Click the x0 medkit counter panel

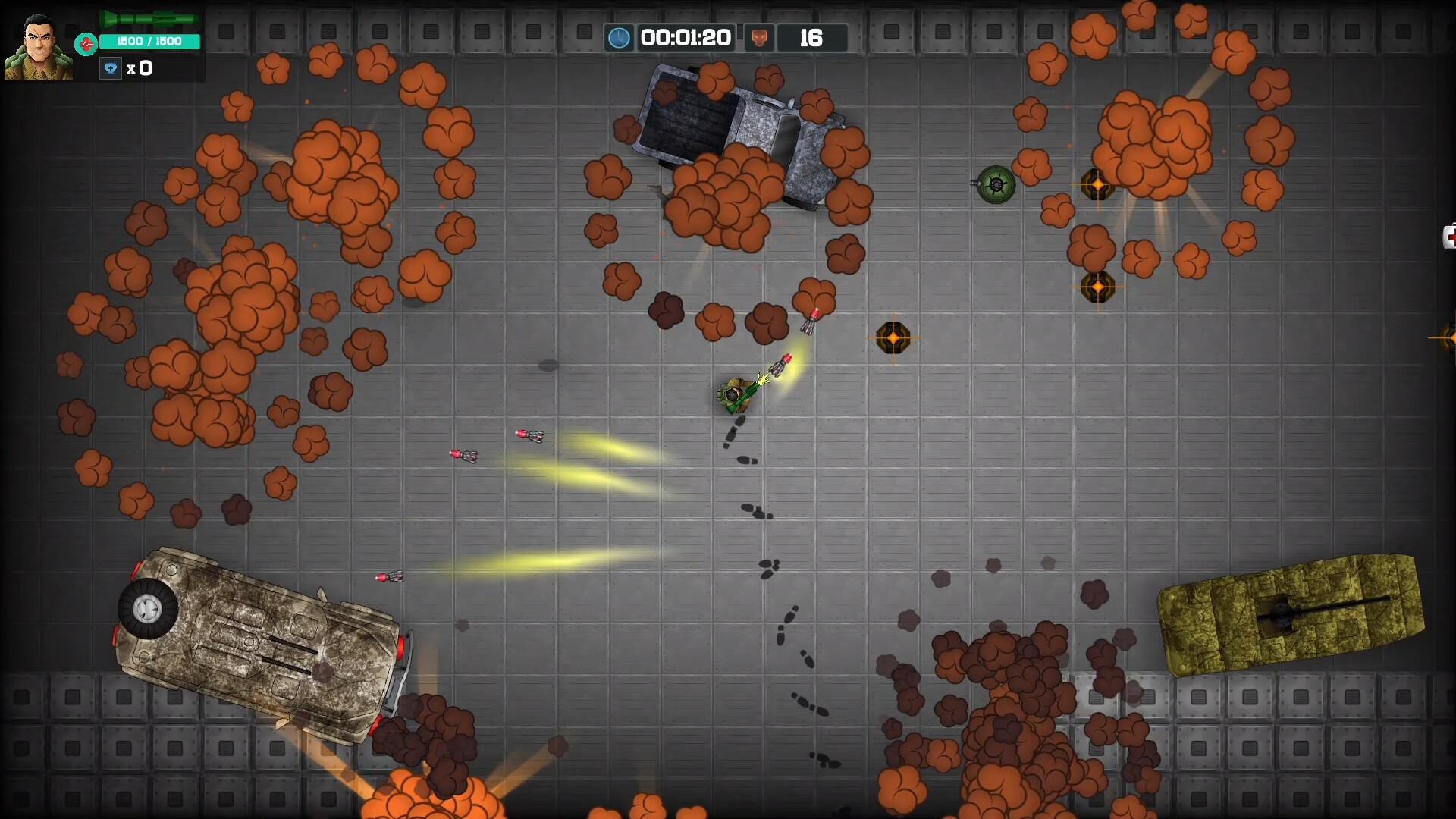(x=140, y=68)
